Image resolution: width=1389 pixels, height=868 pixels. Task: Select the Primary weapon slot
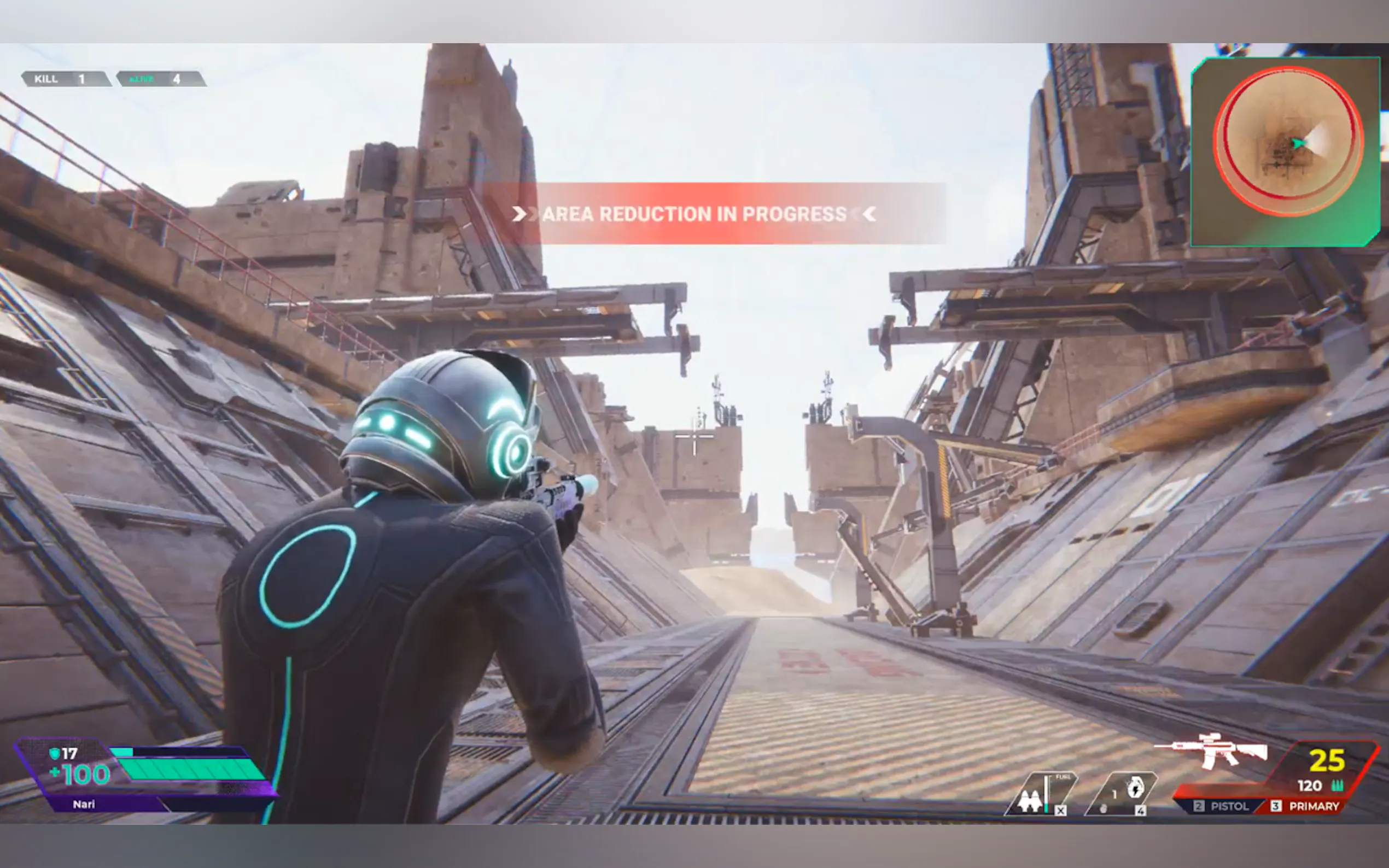point(1306,806)
